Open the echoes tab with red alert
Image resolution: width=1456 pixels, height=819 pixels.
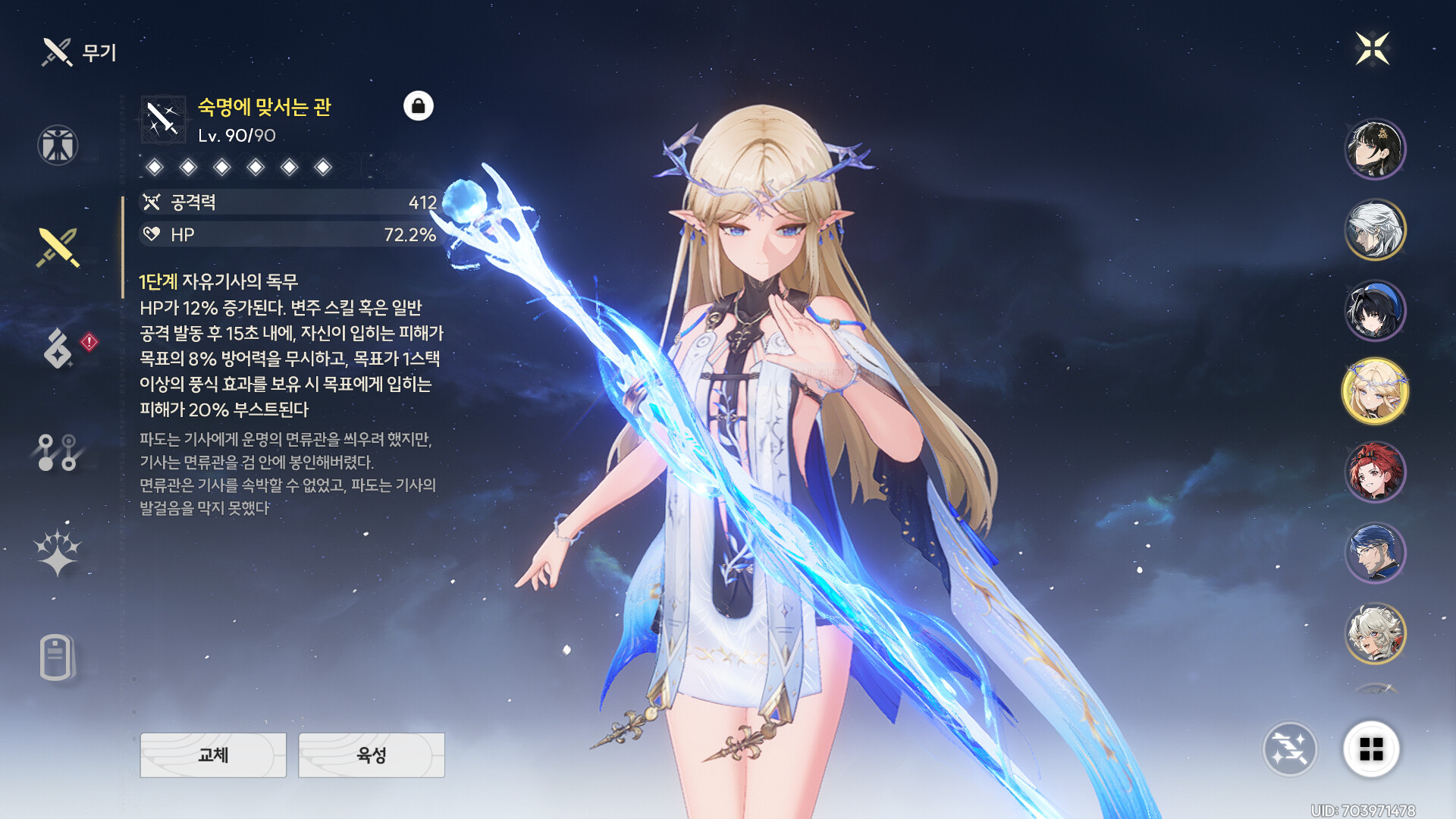click(59, 348)
